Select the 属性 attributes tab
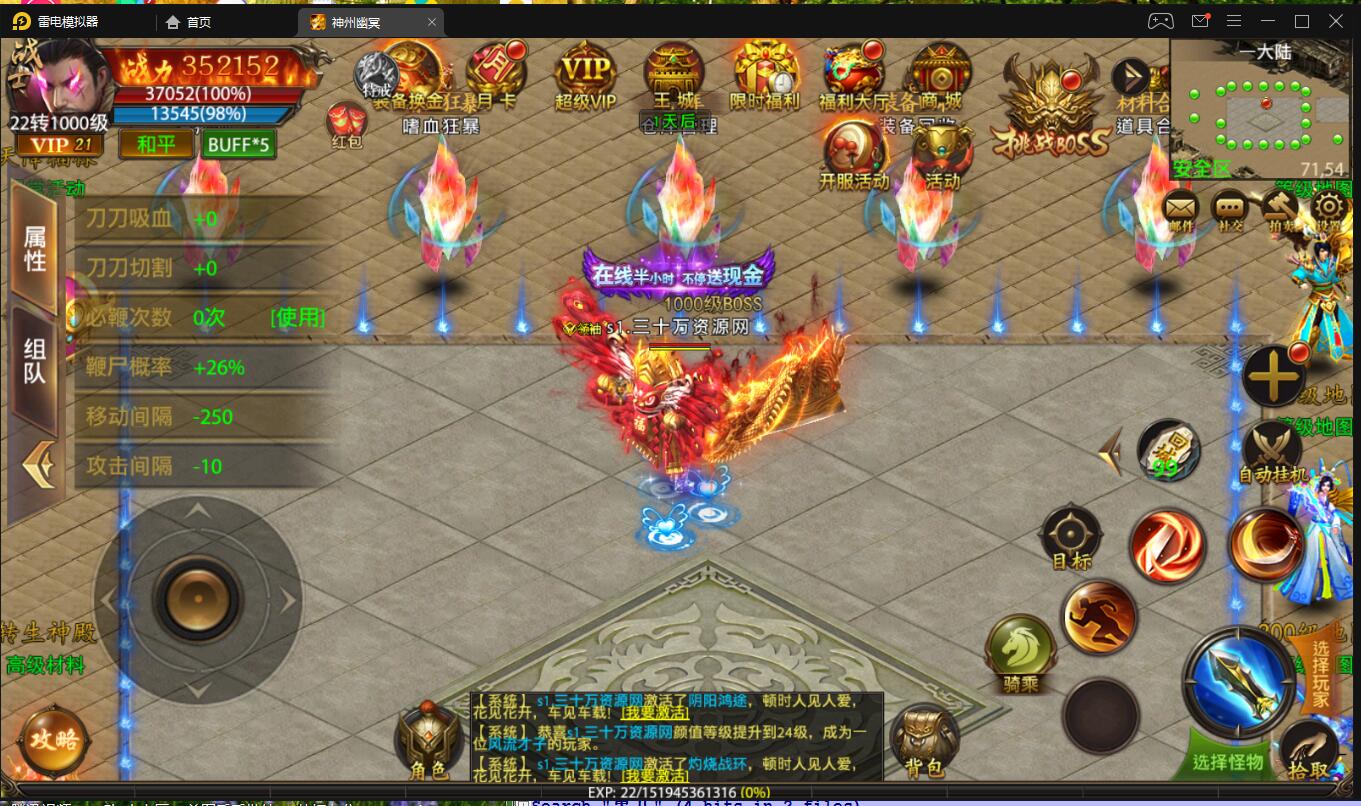Screen dimensions: 1361x806 pyautogui.click(x=35, y=248)
